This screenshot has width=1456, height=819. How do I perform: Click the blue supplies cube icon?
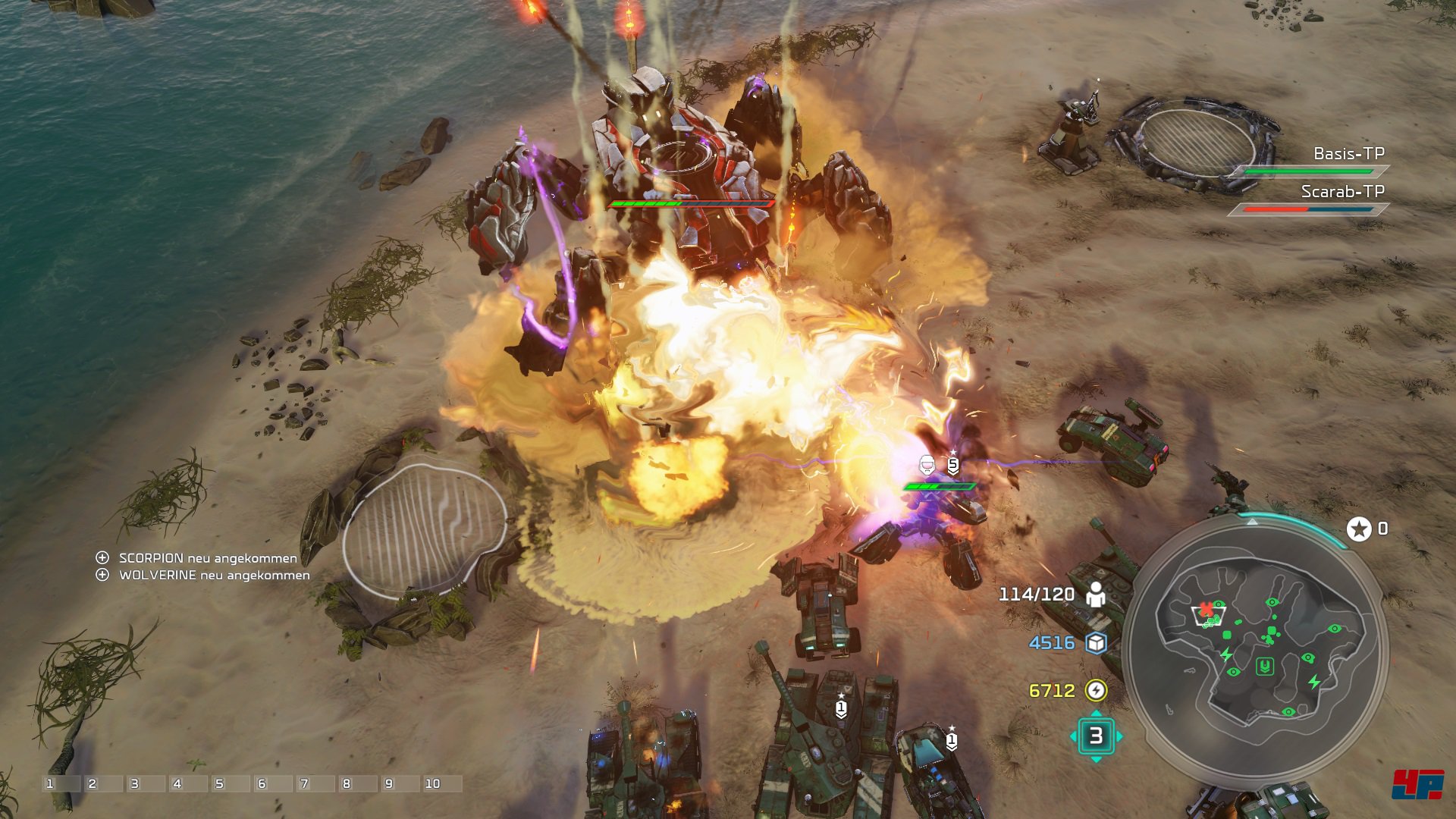pos(1096,643)
